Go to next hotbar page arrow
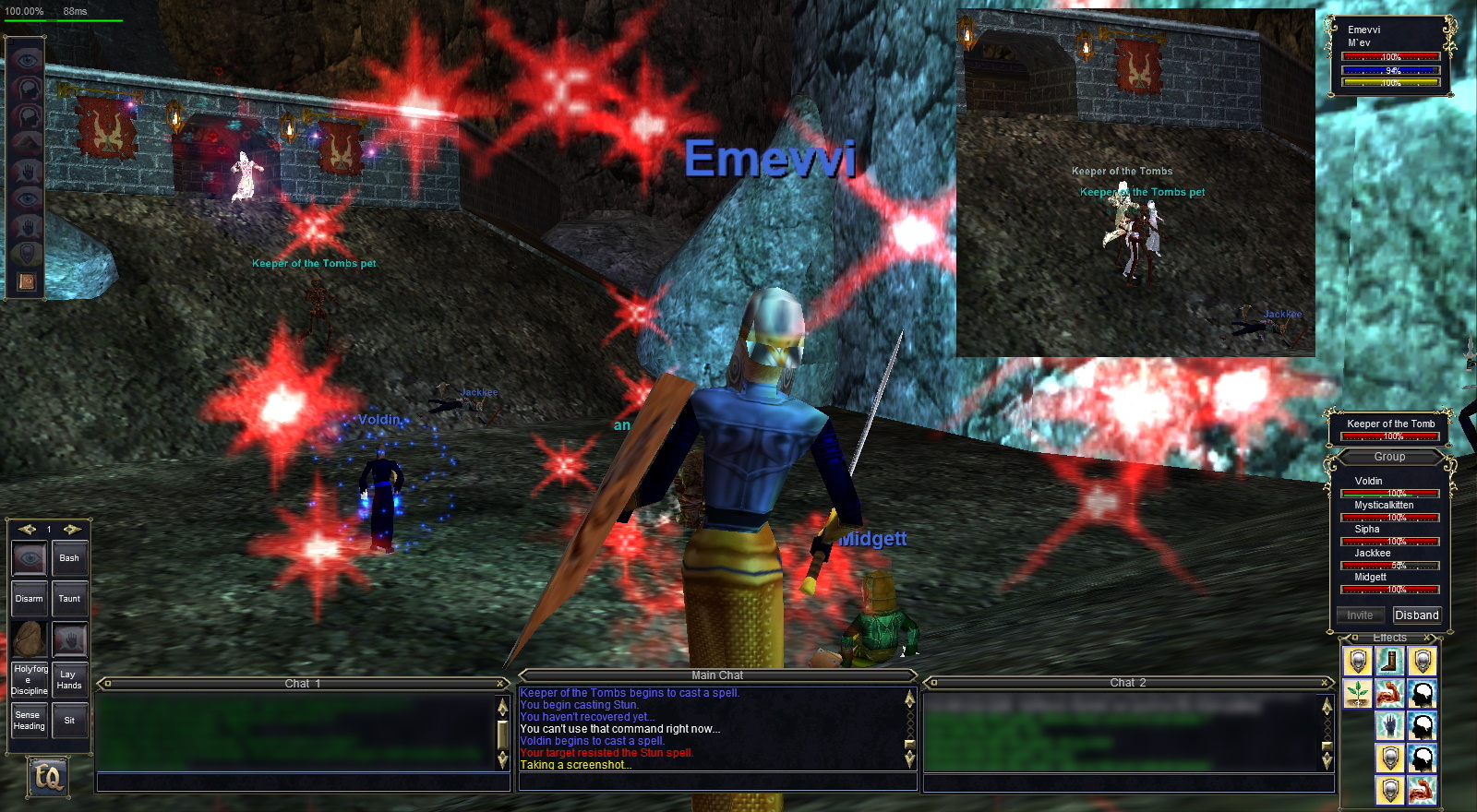Image resolution: width=1477 pixels, height=812 pixels. click(x=71, y=529)
